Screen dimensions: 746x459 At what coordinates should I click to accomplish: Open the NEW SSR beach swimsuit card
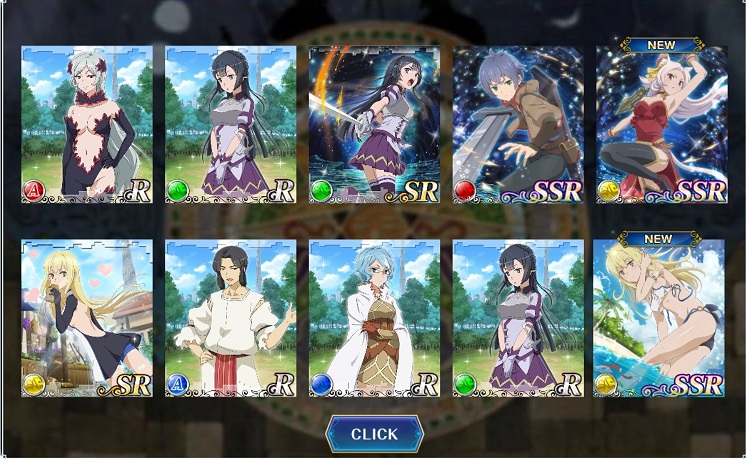[x=661, y=318]
